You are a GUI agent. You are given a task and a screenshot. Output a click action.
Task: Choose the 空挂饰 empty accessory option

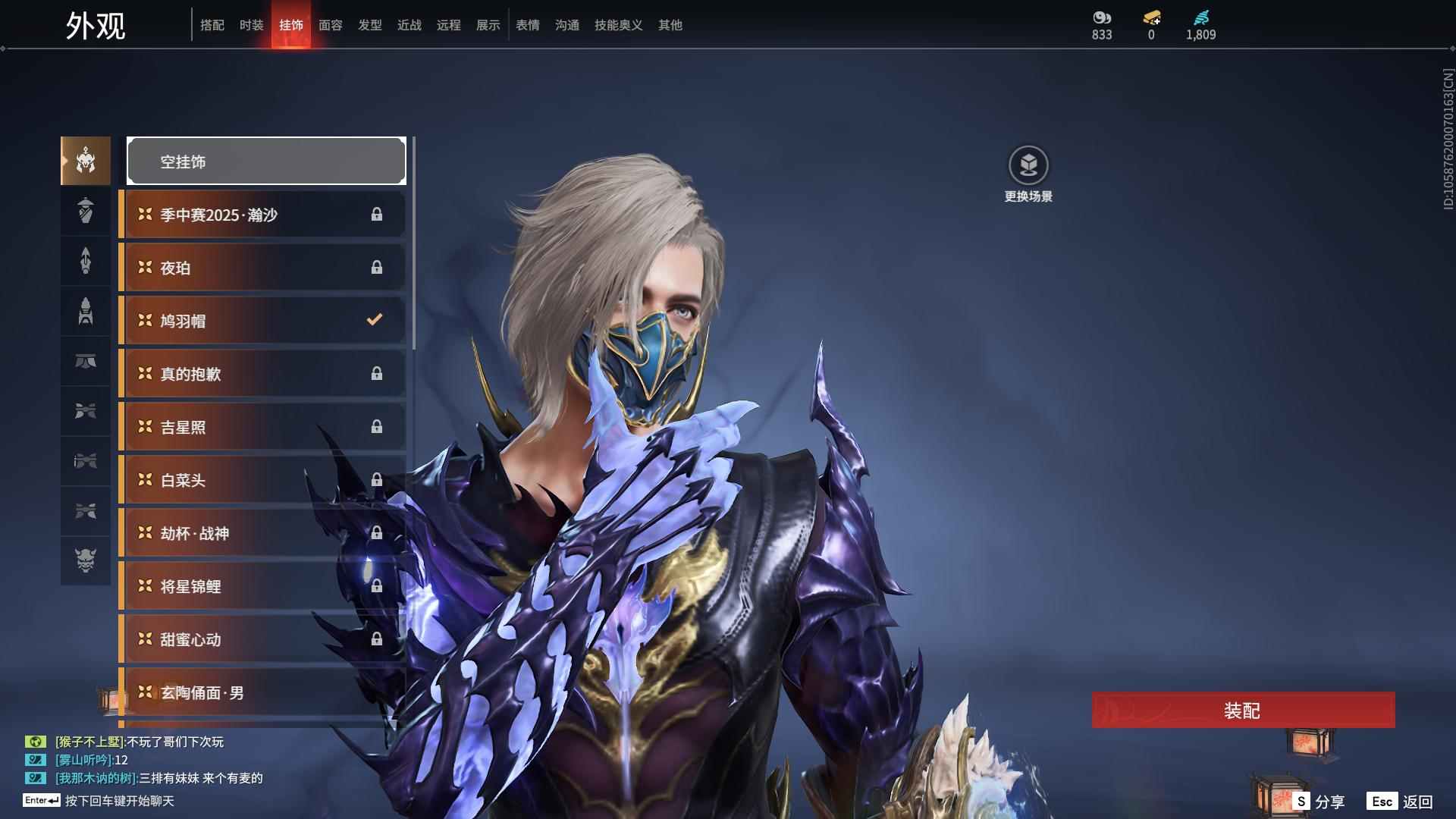[266, 162]
